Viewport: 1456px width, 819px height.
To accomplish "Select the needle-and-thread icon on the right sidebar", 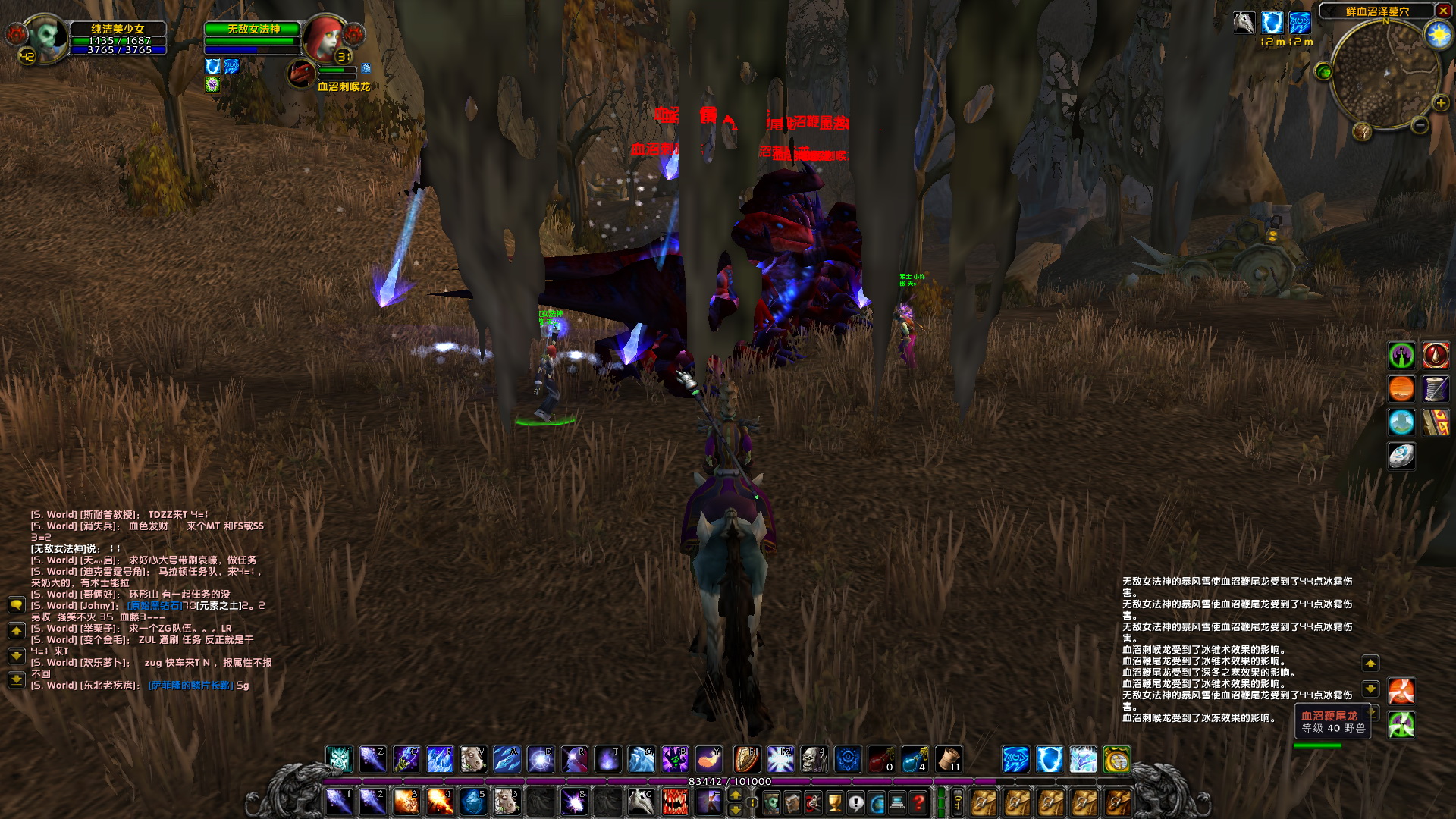I will (x=1436, y=388).
